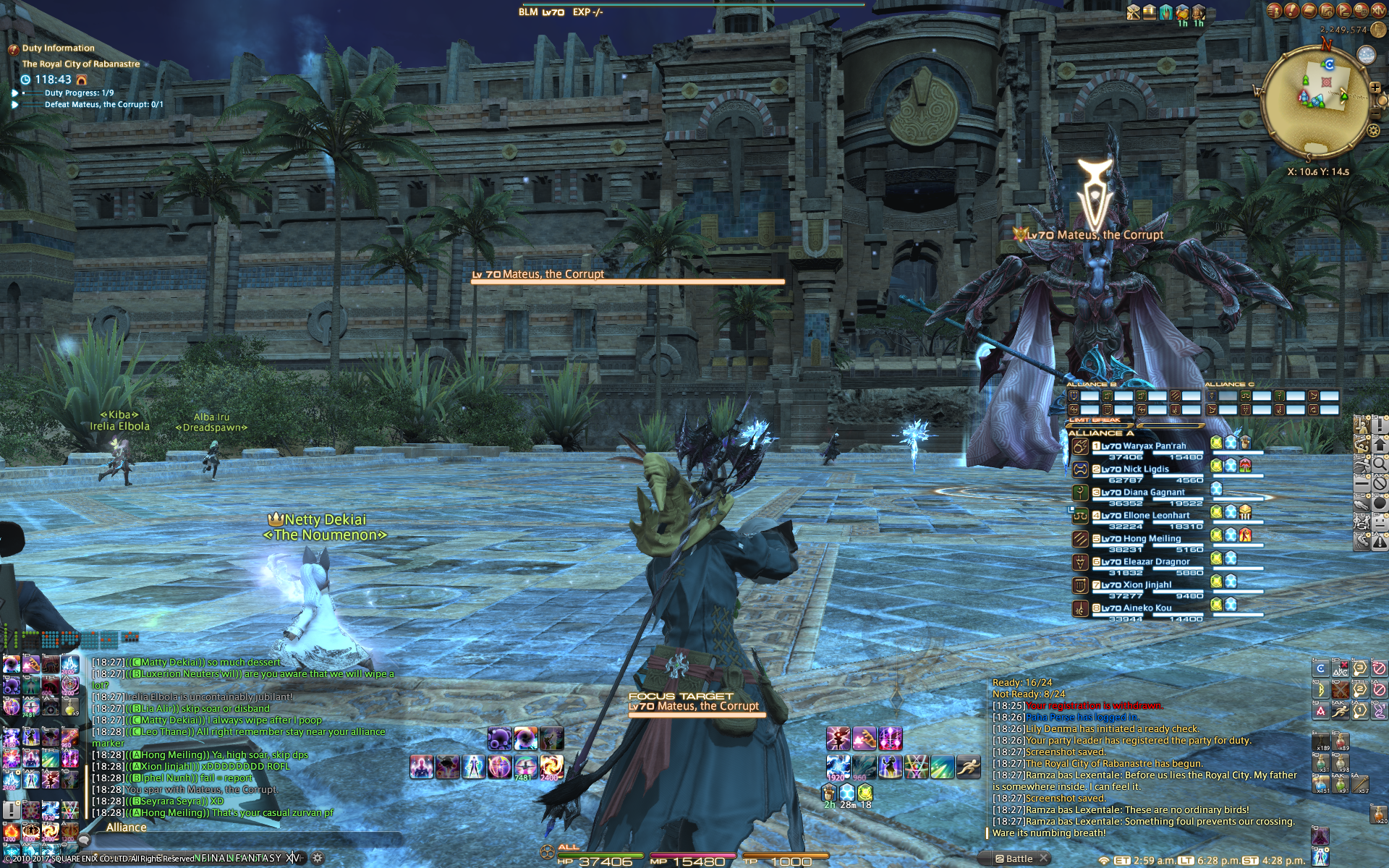1389x868 pixels.
Task: Open the XIV system menu icon
Action: [1378, 9]
